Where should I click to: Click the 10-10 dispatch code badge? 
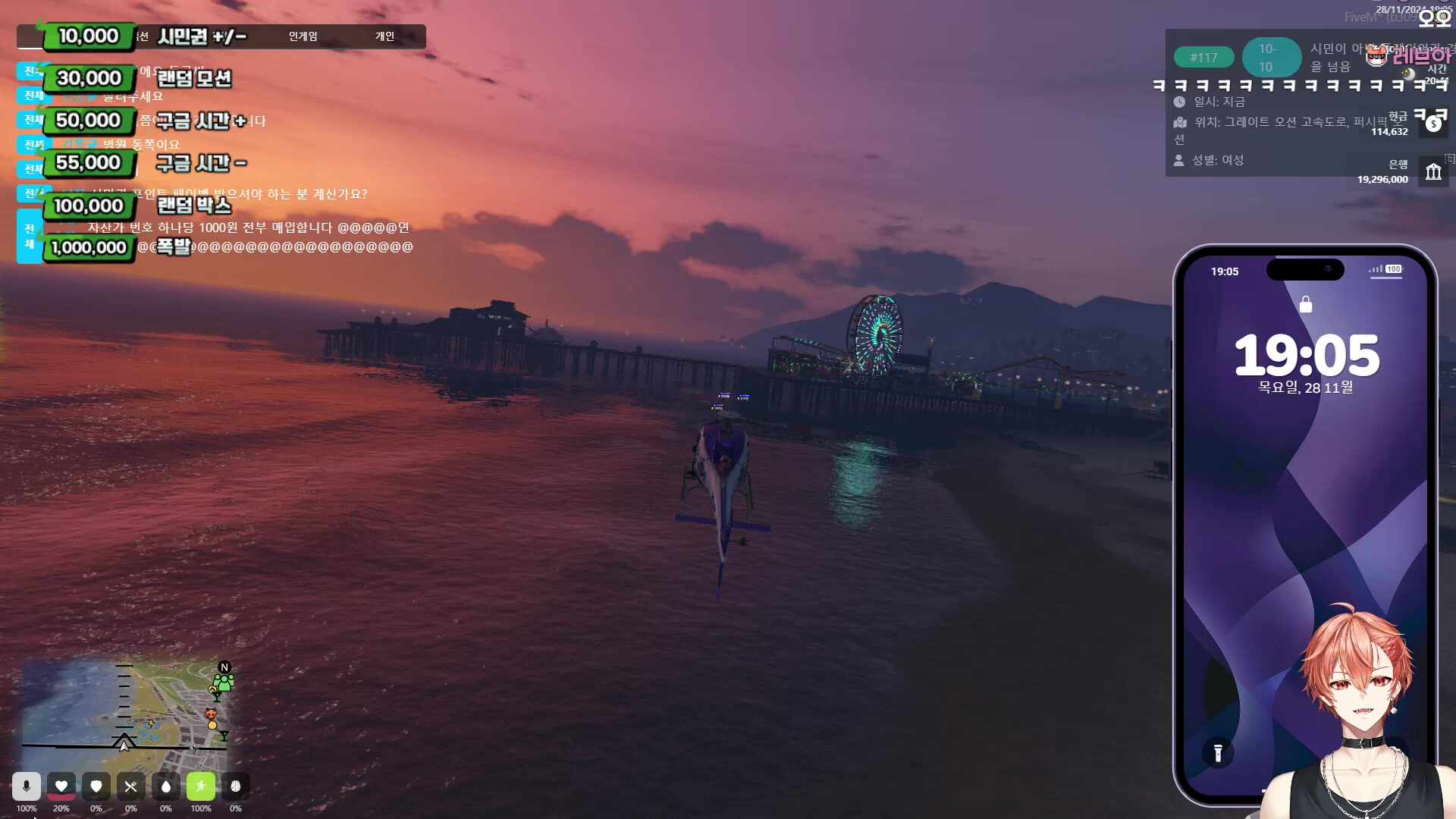tap(1271, 58)
